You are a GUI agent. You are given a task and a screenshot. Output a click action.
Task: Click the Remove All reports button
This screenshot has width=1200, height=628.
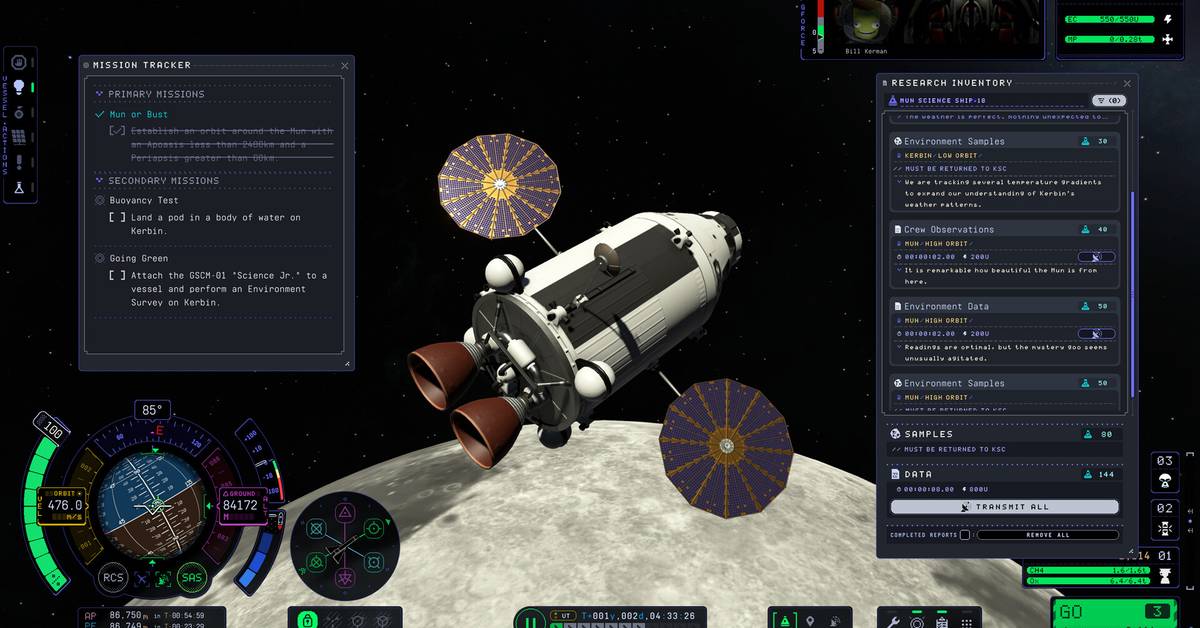click(x=1047, y=535)
